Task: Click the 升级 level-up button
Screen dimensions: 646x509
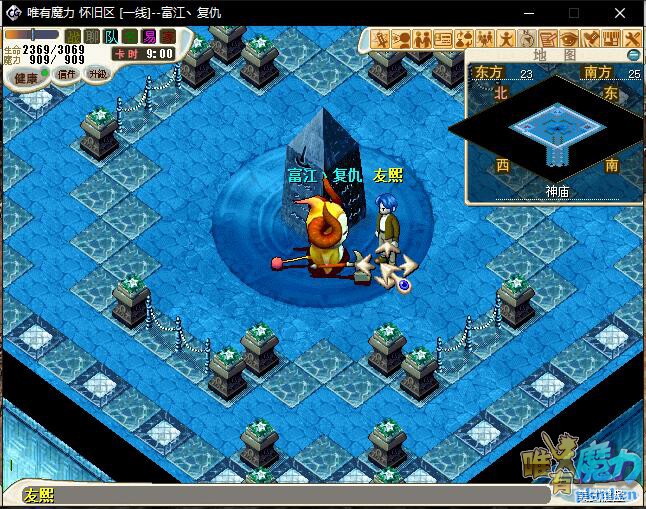Action: [97, 73]
